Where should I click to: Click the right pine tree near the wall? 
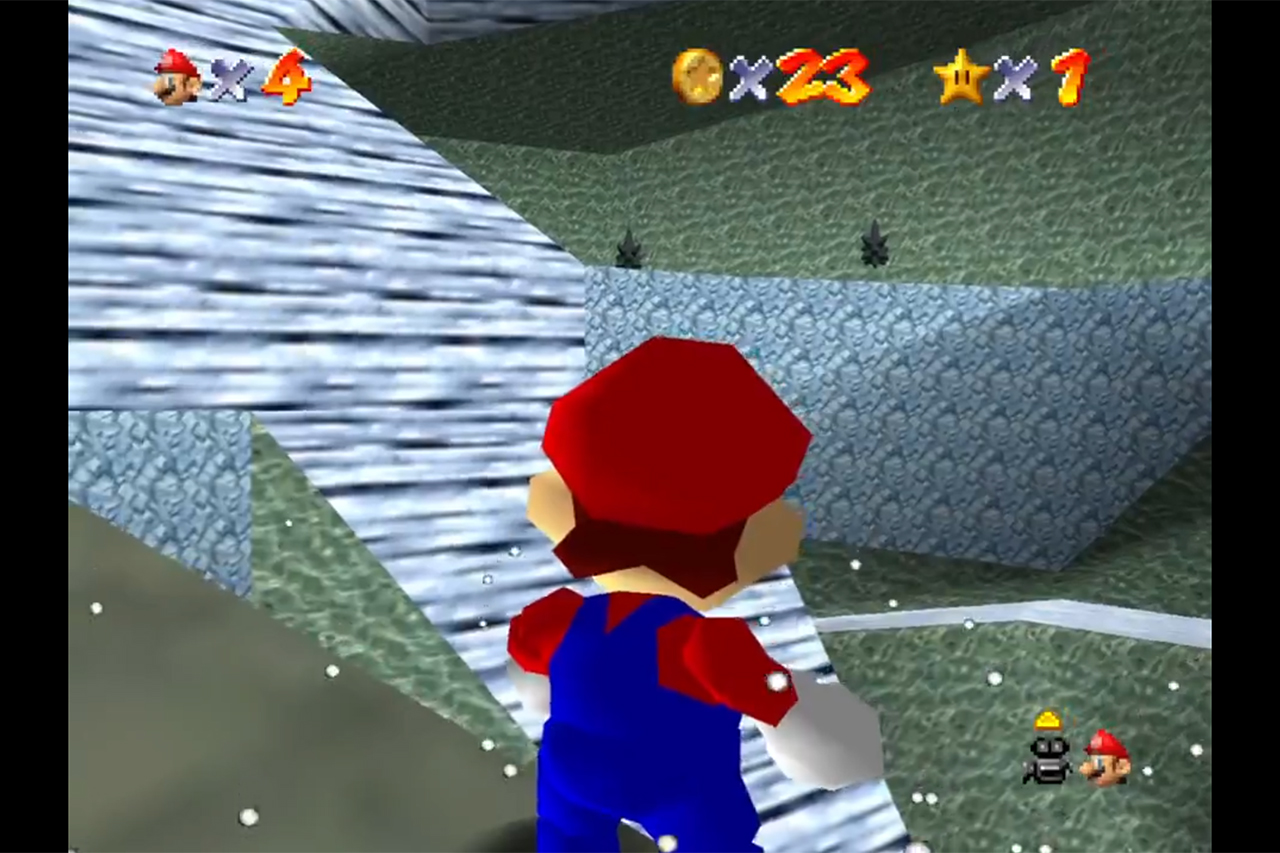coord(876,240)
